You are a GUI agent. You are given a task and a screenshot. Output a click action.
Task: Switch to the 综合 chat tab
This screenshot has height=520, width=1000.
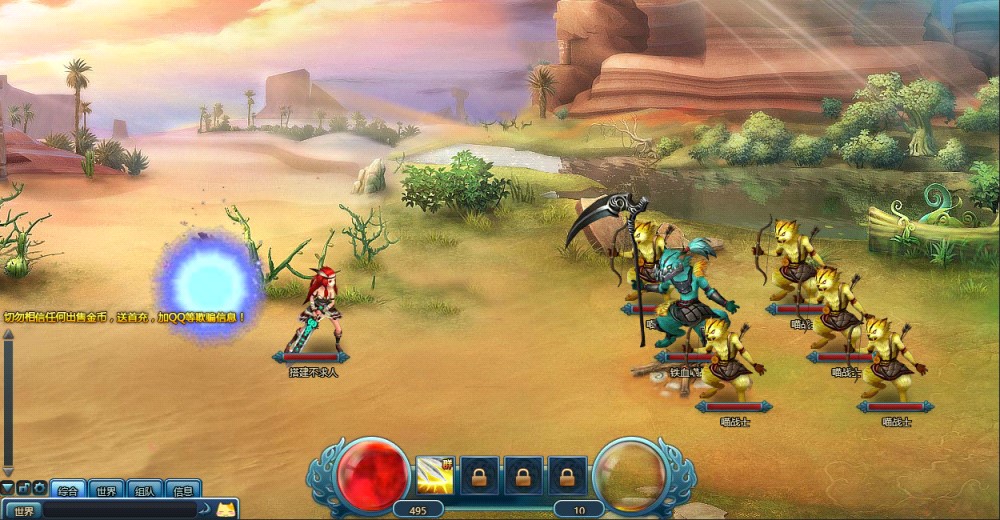coord(68,490)
